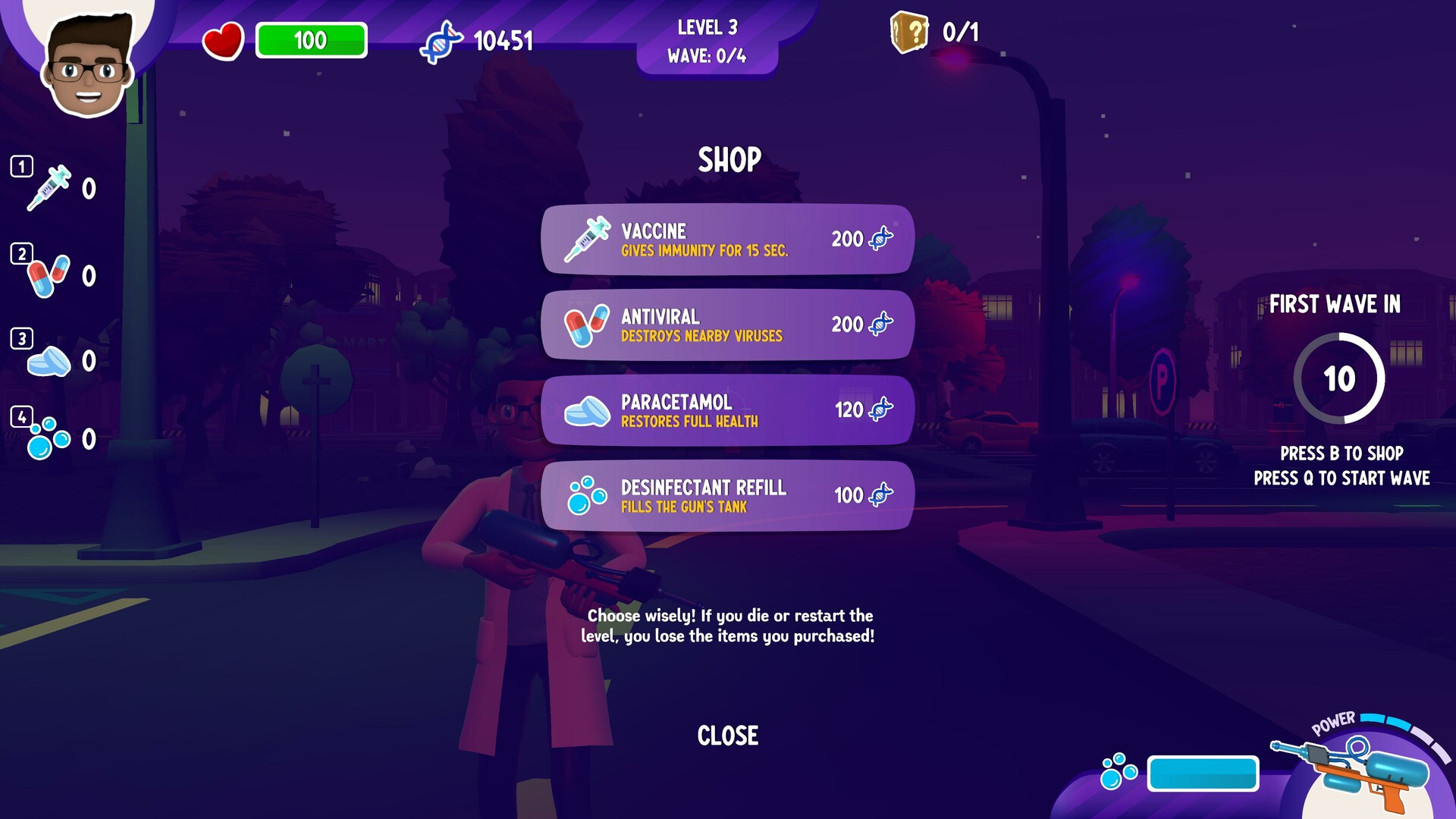1456x819 pixels.
Task: Select the heart health icon
Action: (225, 40)
